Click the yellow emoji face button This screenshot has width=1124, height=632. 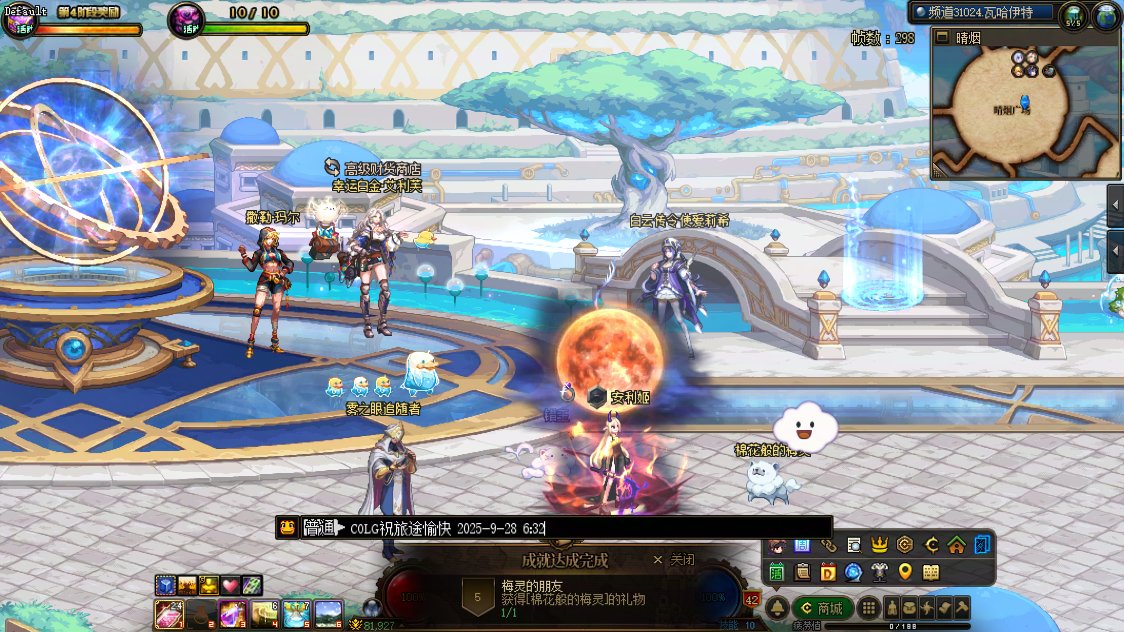(x=288, y=528)
